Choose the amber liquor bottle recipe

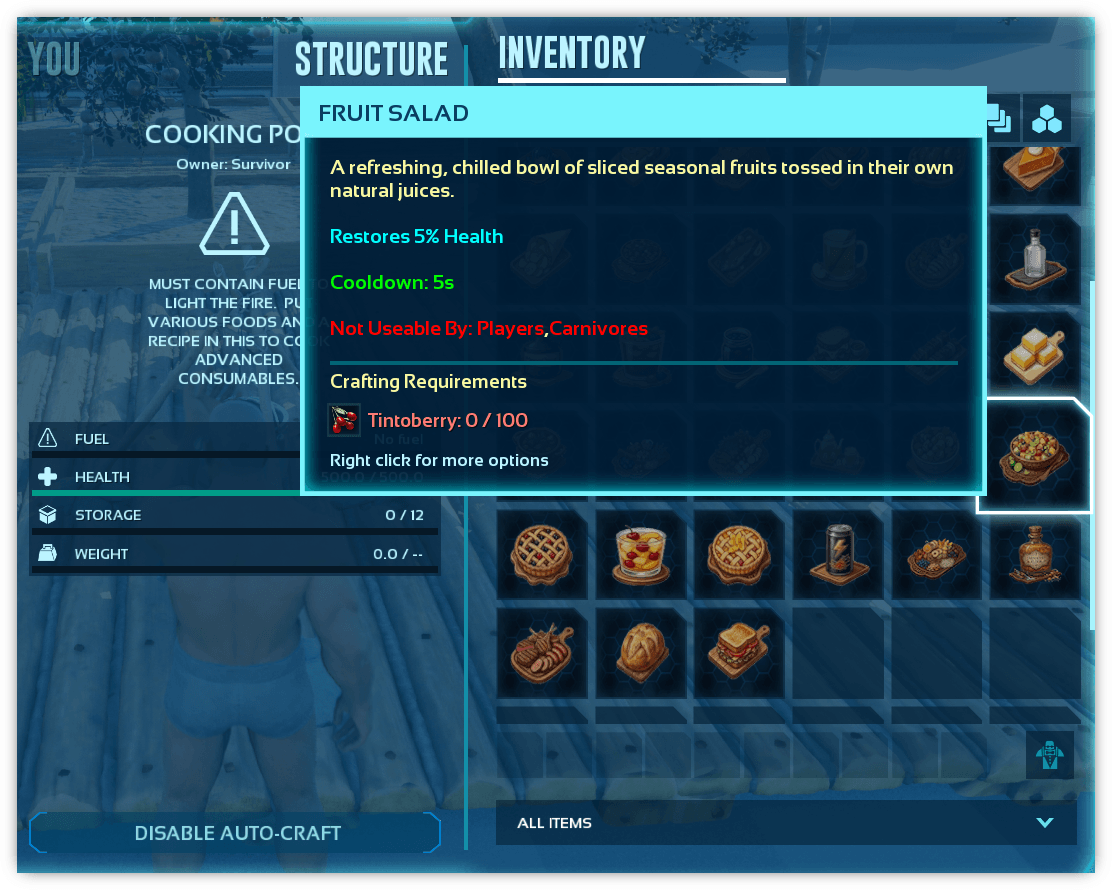click(1035, 554)
